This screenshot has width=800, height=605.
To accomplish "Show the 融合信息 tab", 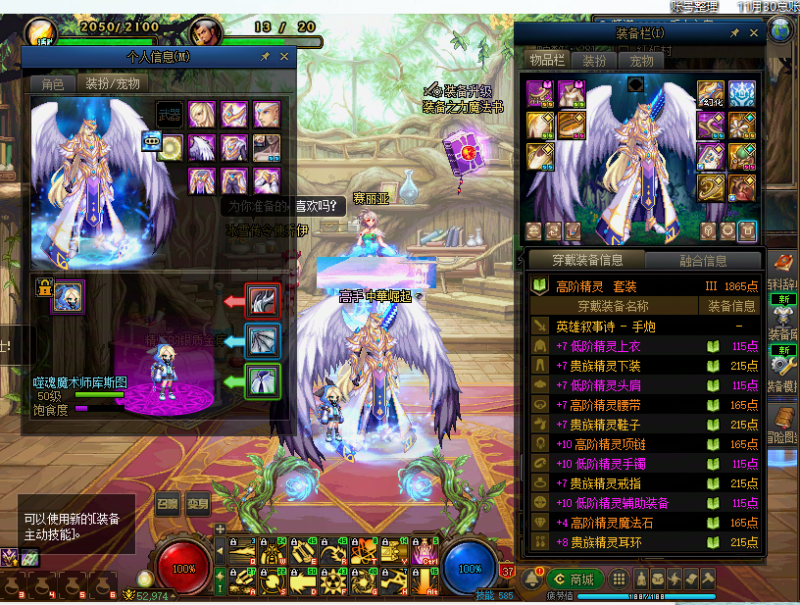I will click(701, 261).
